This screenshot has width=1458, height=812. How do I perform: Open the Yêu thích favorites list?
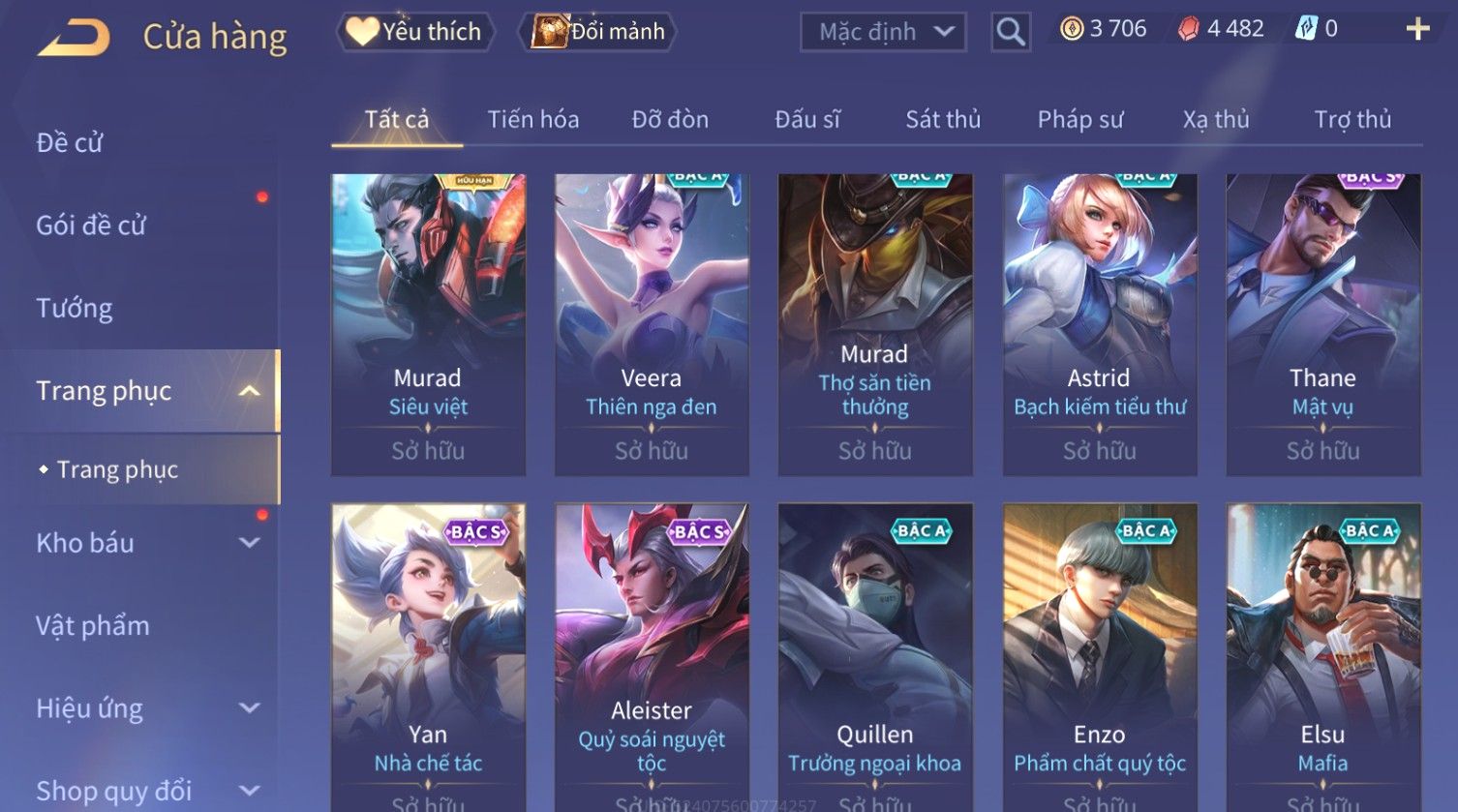[x=415, y=32]
